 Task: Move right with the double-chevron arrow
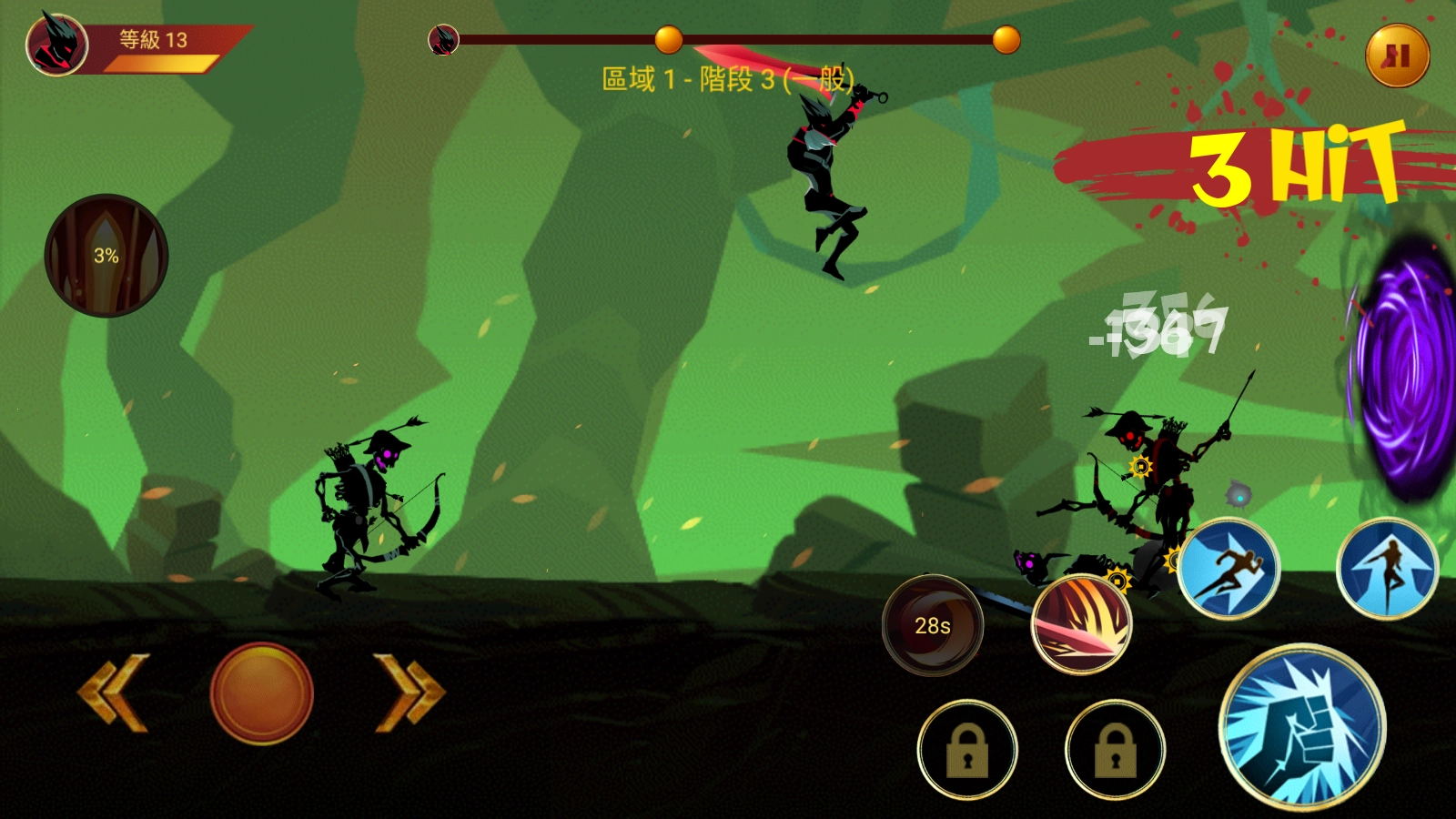click(410, 693)
